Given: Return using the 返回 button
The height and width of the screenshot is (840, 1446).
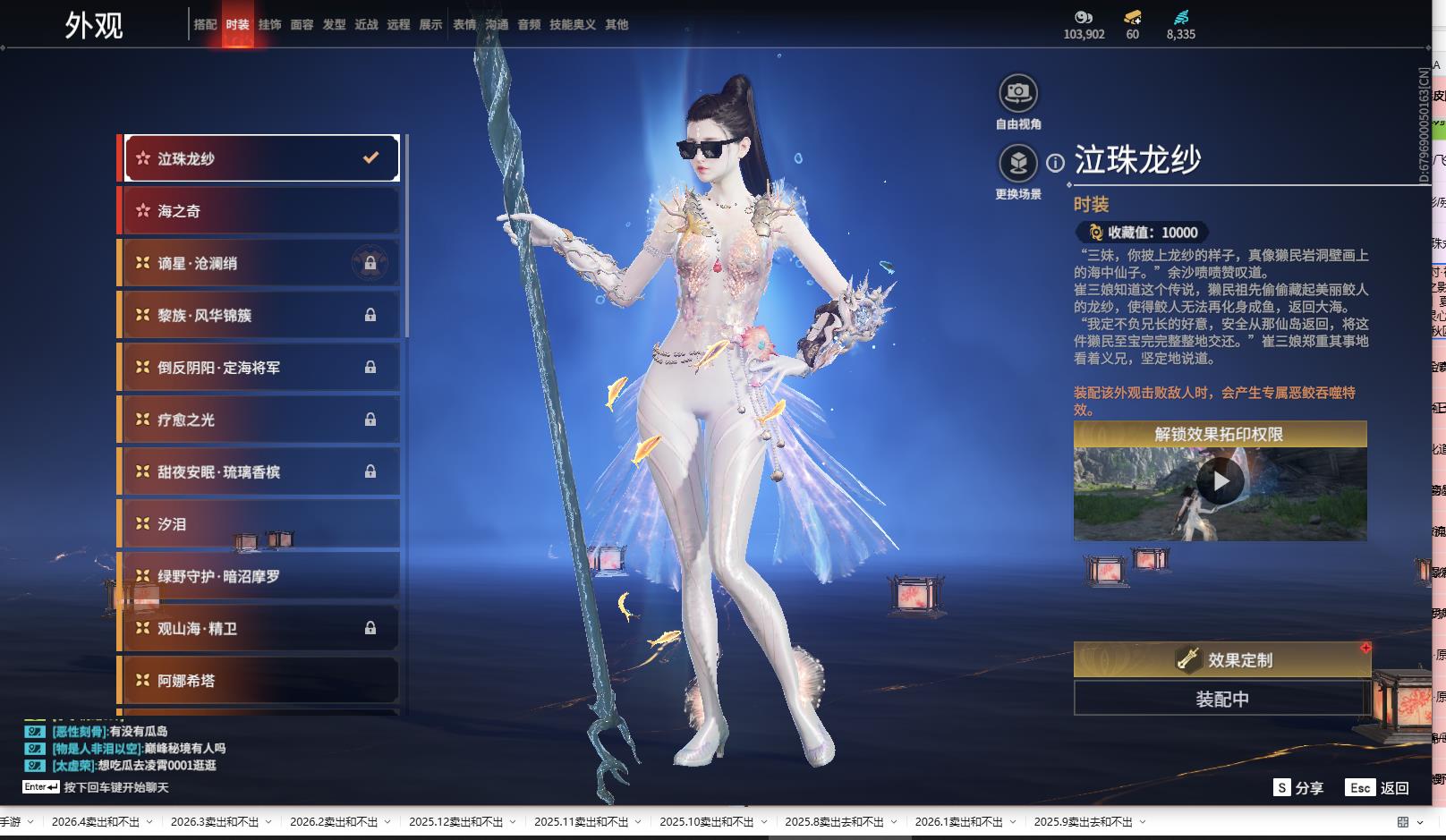Looking at the screenshot, I should pos(1379,788).
